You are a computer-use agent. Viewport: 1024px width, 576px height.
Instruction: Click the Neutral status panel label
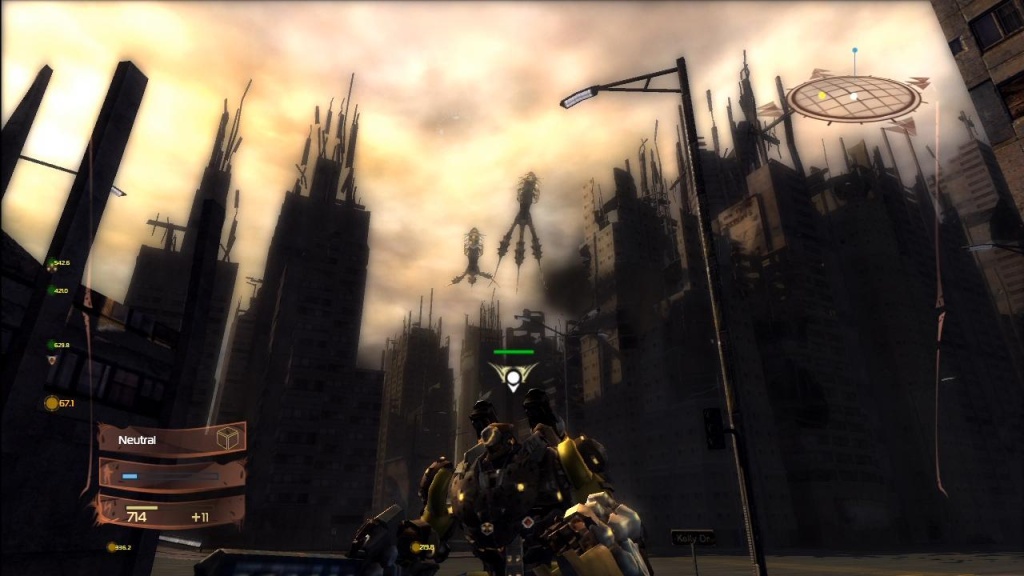pos(136,439)
